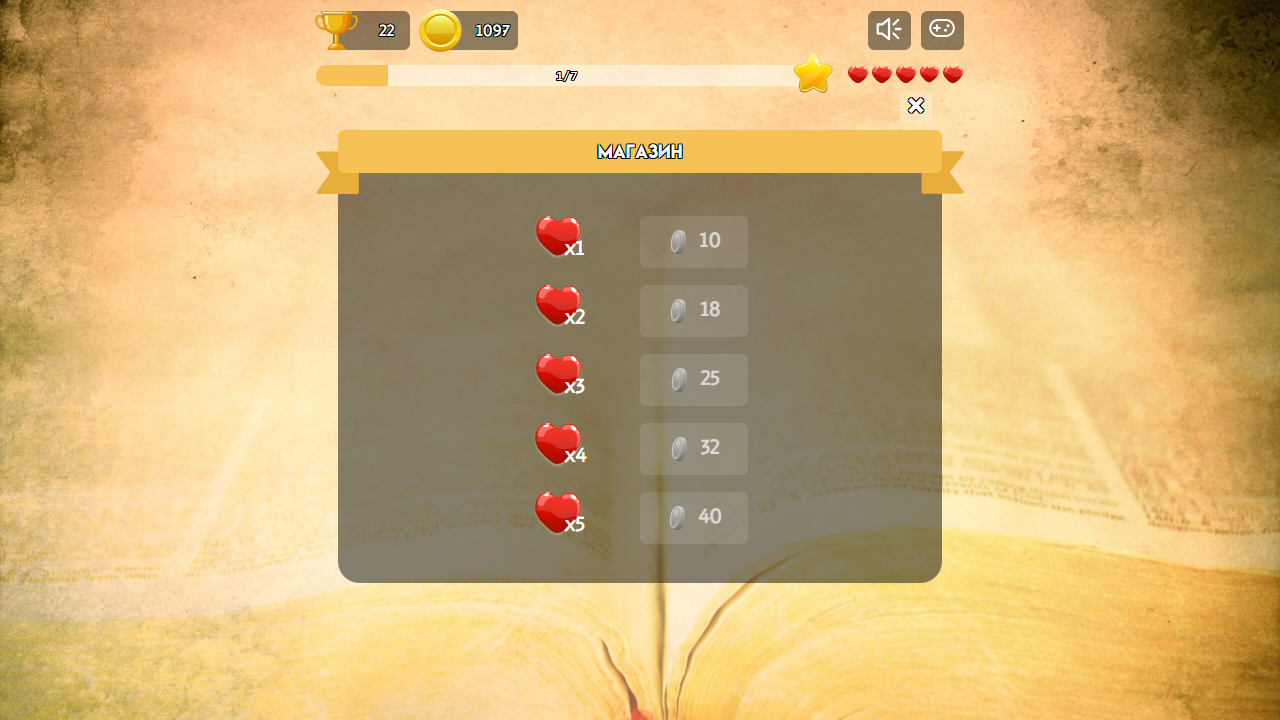Select the x3 heart pack icon

pos(558,373)
